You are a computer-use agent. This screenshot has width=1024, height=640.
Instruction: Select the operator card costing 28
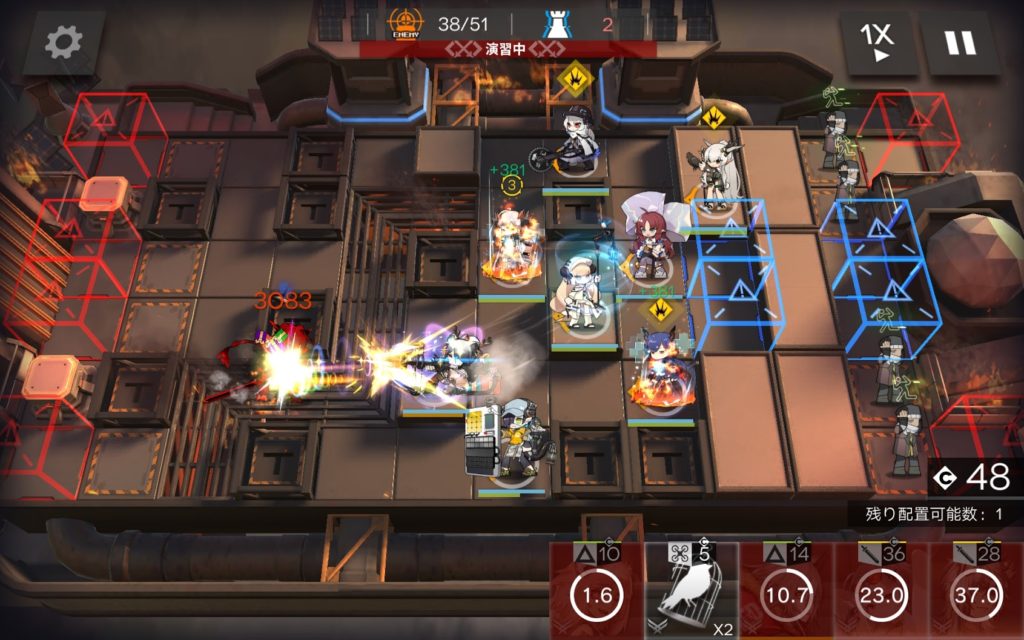click(975, 592)
